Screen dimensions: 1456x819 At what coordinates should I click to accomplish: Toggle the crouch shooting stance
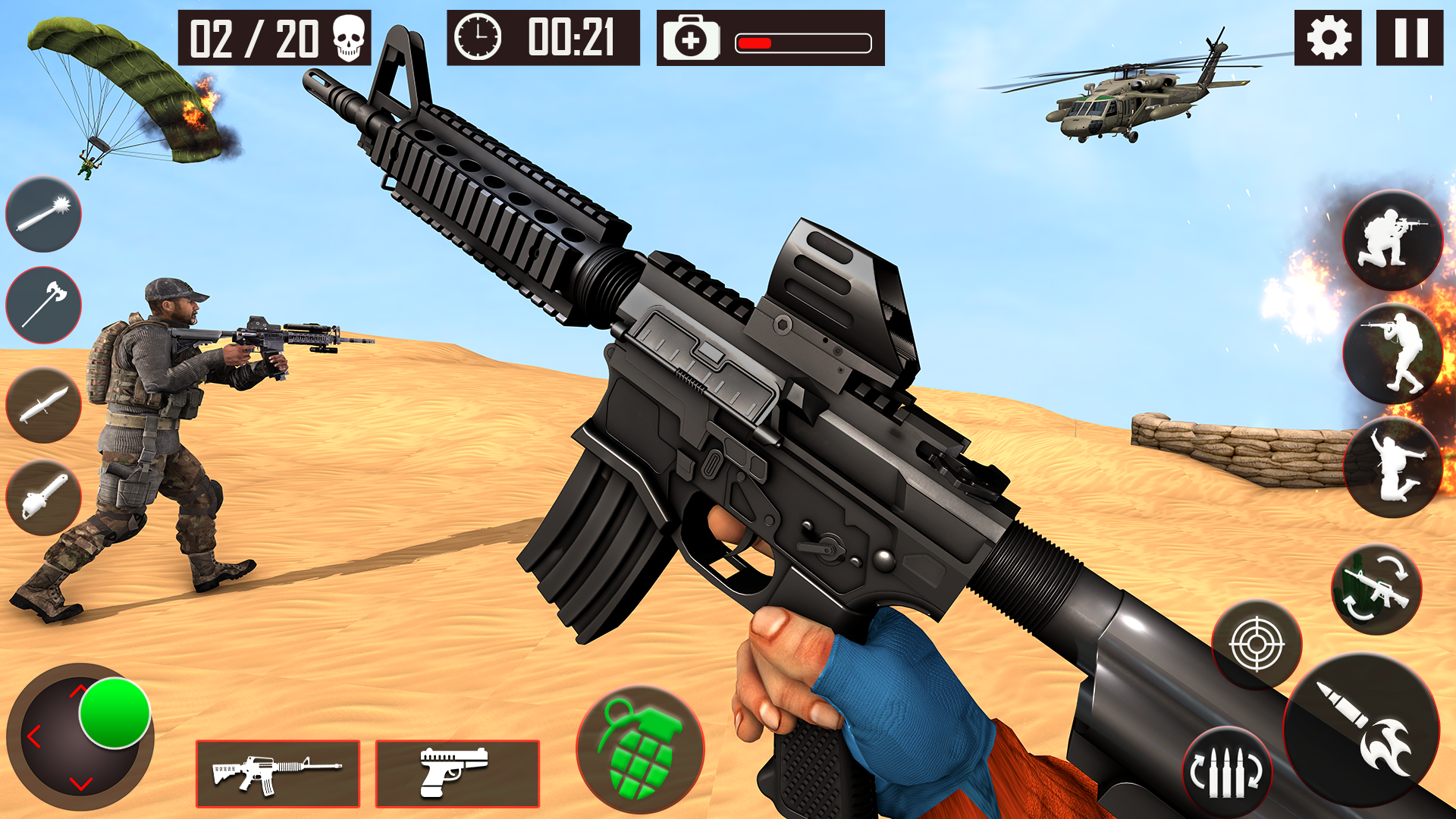pyautogui.click(x=1394, y=240)
